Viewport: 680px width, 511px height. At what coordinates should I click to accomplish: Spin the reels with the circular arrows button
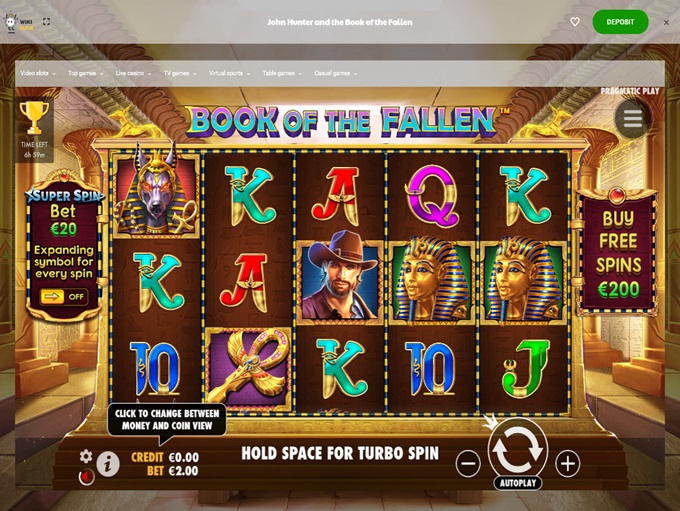coord(517,451)
